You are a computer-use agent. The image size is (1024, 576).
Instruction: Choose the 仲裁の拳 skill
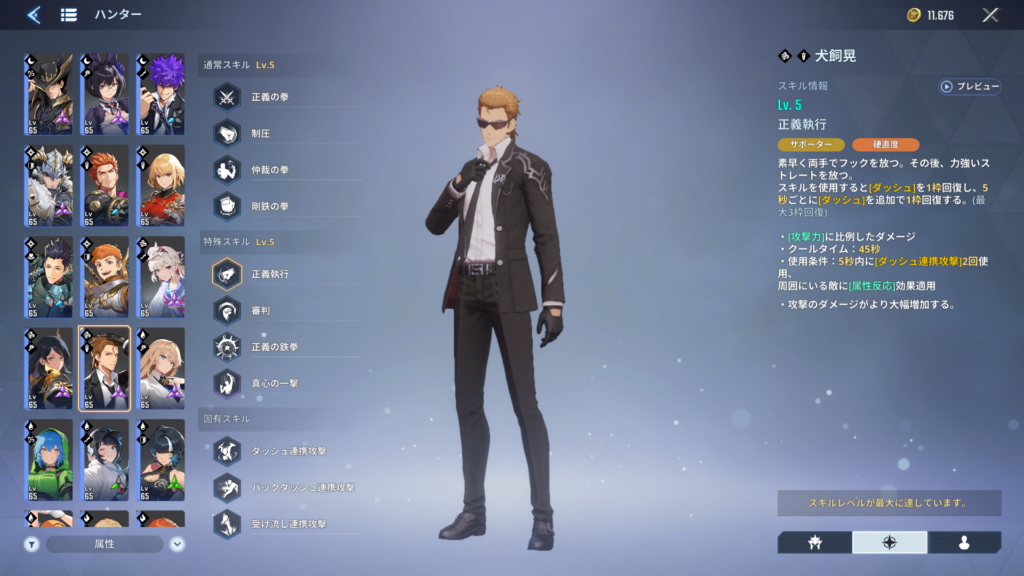(x=228, y=169)
